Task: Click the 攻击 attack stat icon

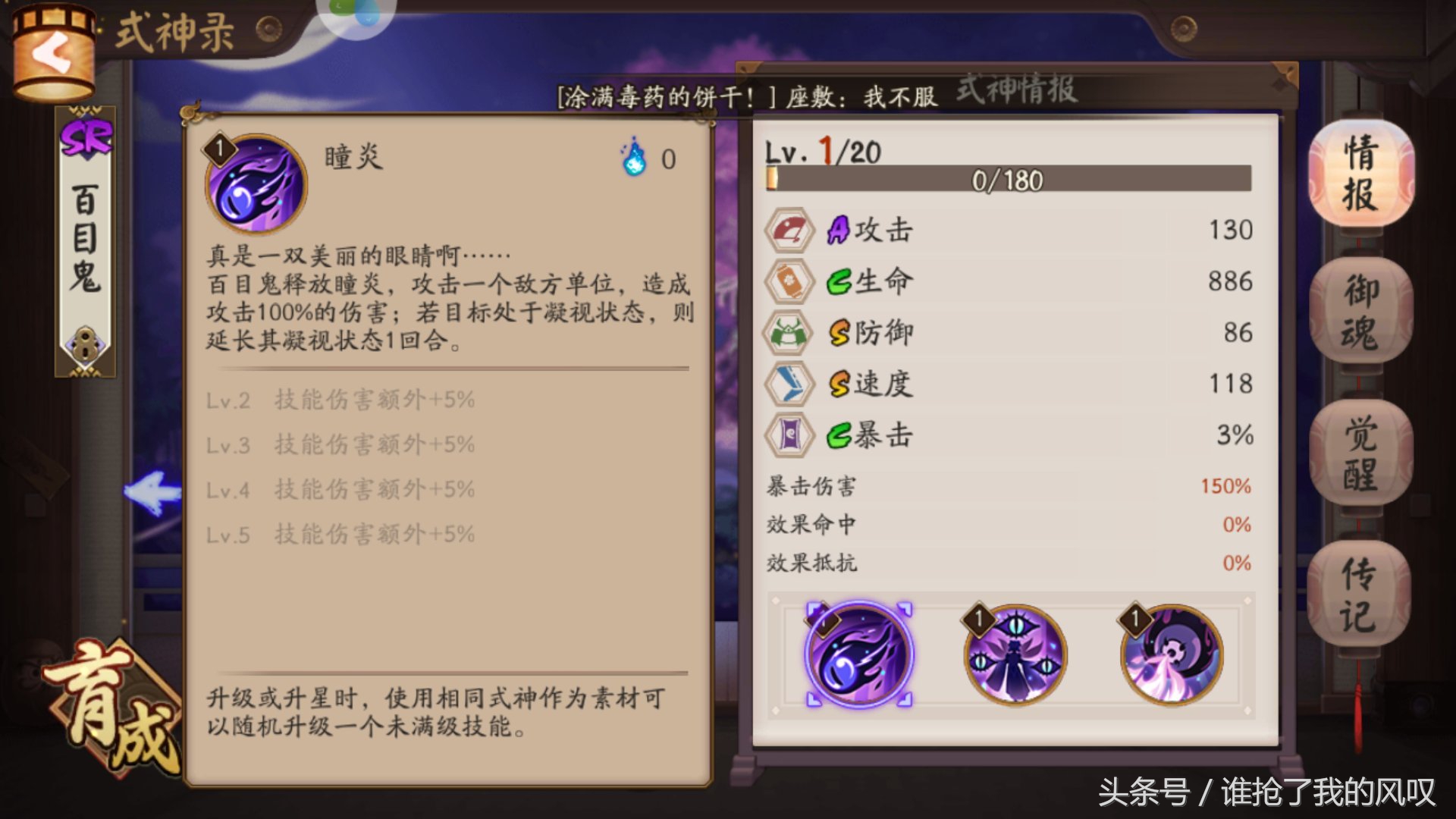Action: (x=789, y=230)
